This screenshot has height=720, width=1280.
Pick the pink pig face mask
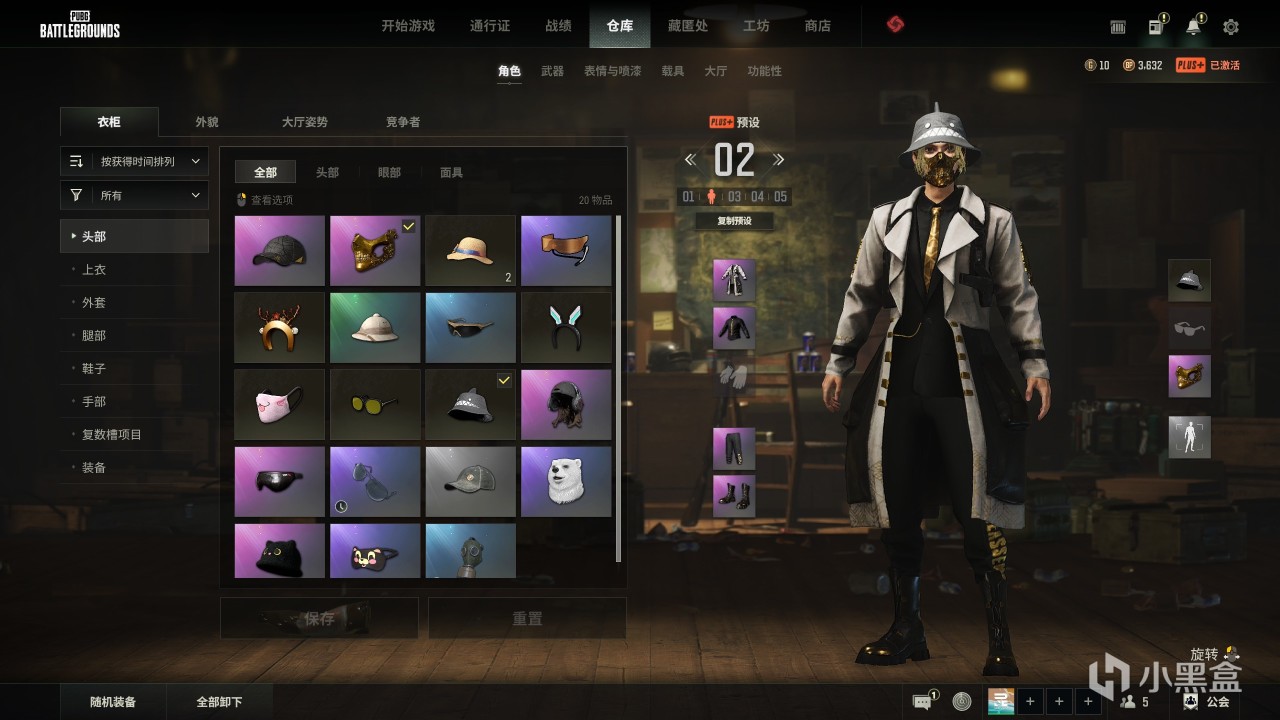point(279,405)
